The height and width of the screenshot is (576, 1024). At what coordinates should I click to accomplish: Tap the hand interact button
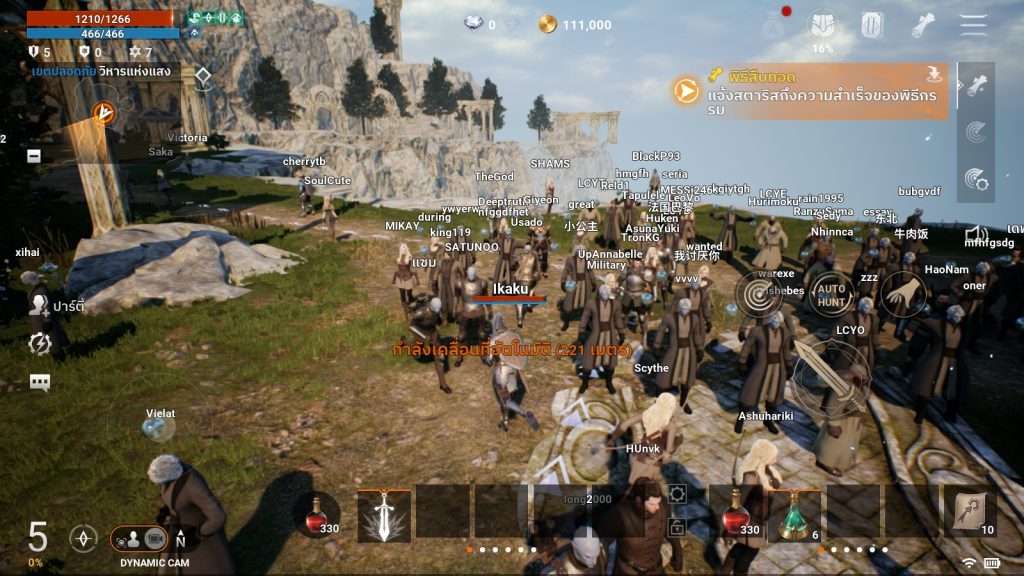pyautogui.click(x=902, y=294)
